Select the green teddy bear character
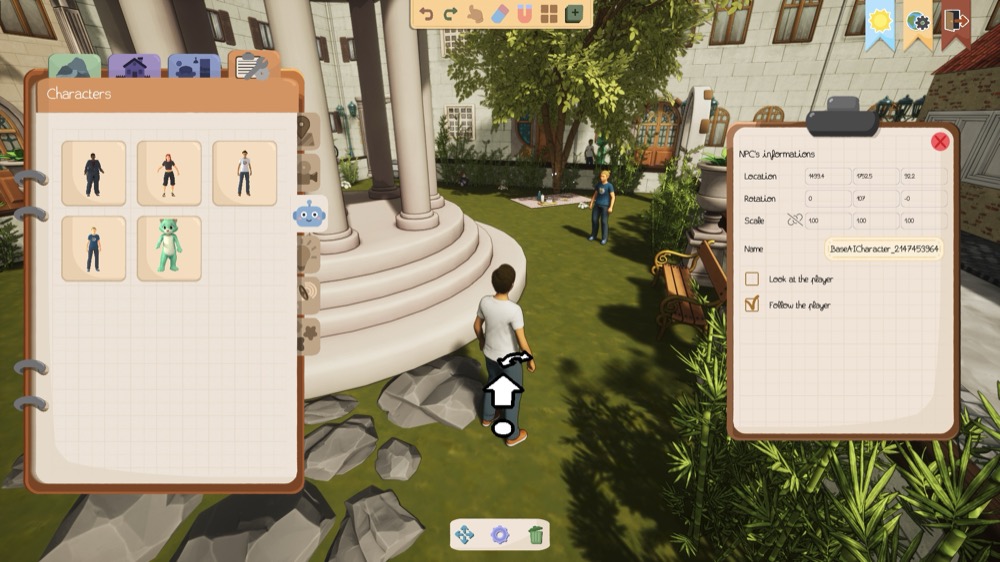The height and width of the screenshot is (562, 1000). pyautogui.click(x=169, y=248)
